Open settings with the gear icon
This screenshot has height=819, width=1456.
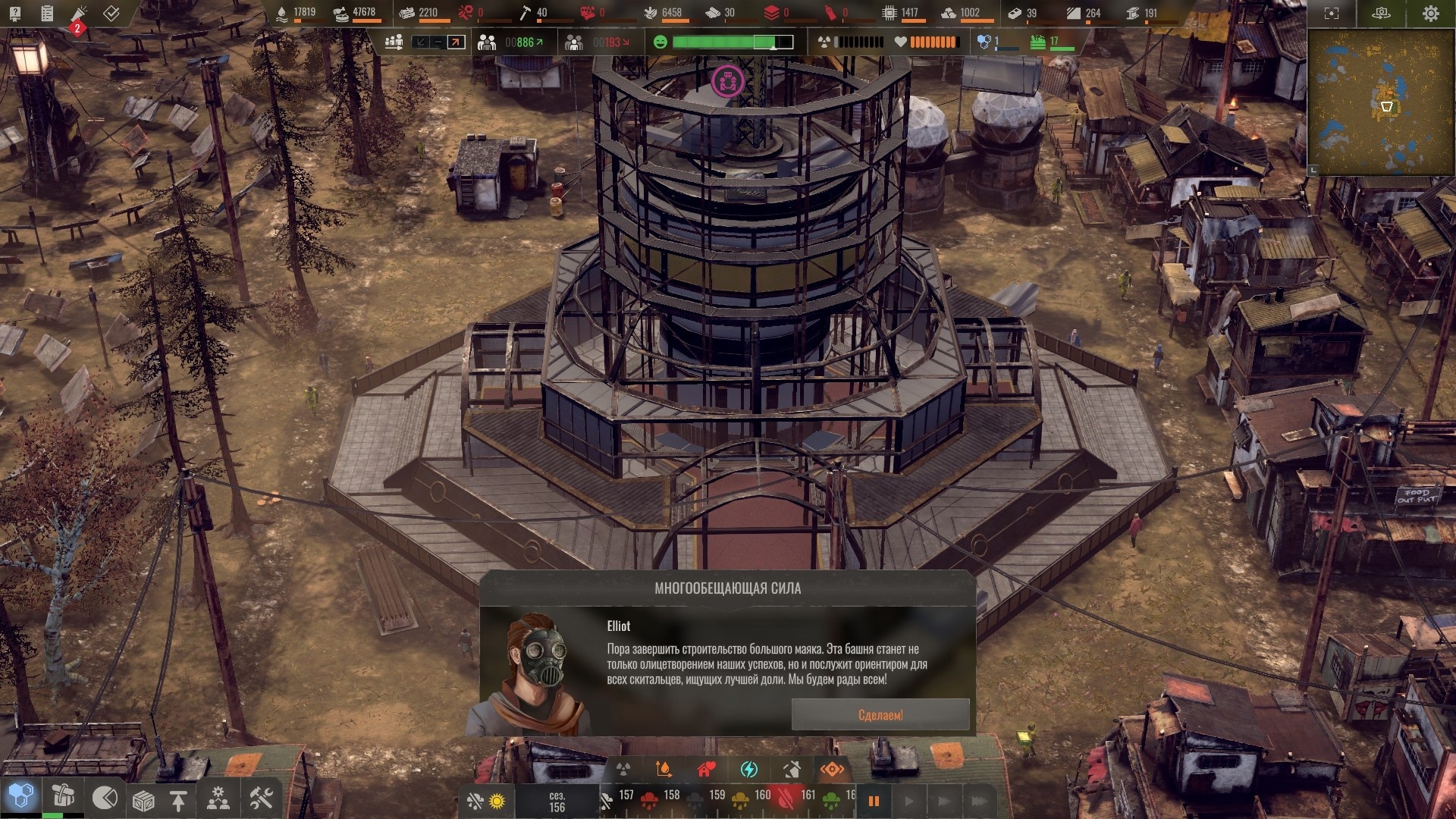(x=1430, y=14)
